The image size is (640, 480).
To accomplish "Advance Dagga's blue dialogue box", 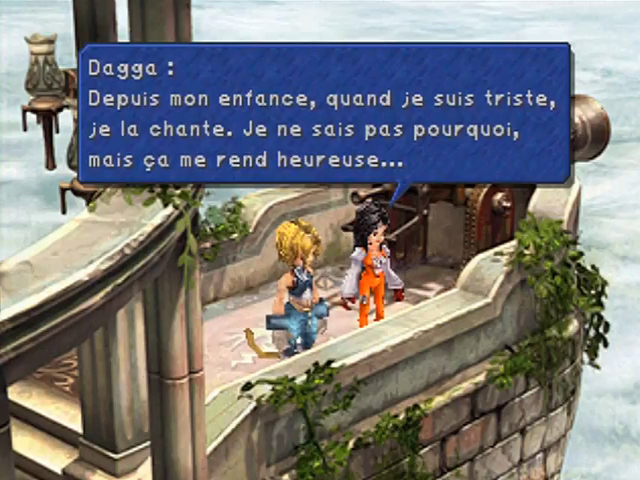I will coord(324,113).
